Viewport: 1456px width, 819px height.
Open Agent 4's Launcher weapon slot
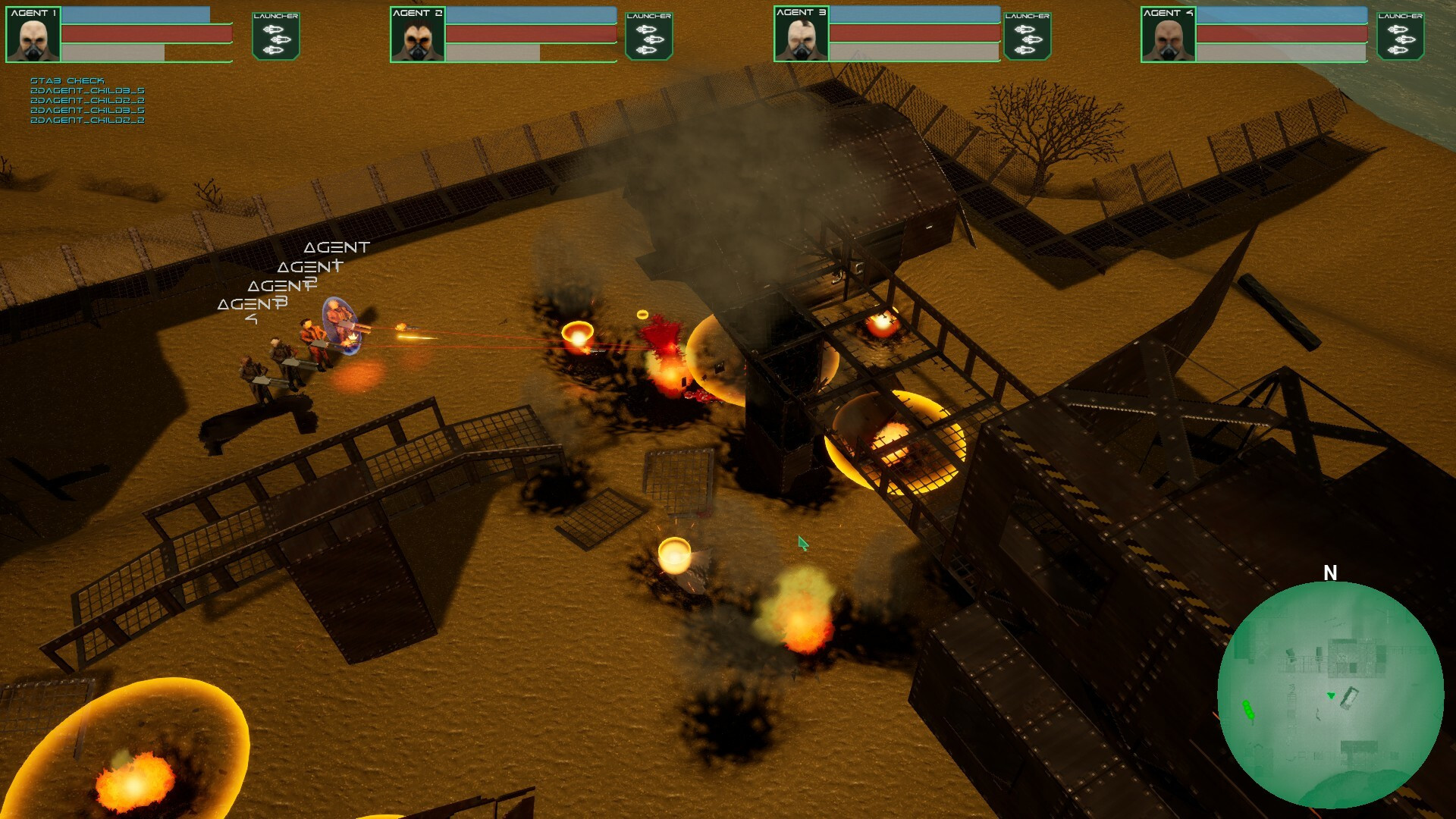1400,36
